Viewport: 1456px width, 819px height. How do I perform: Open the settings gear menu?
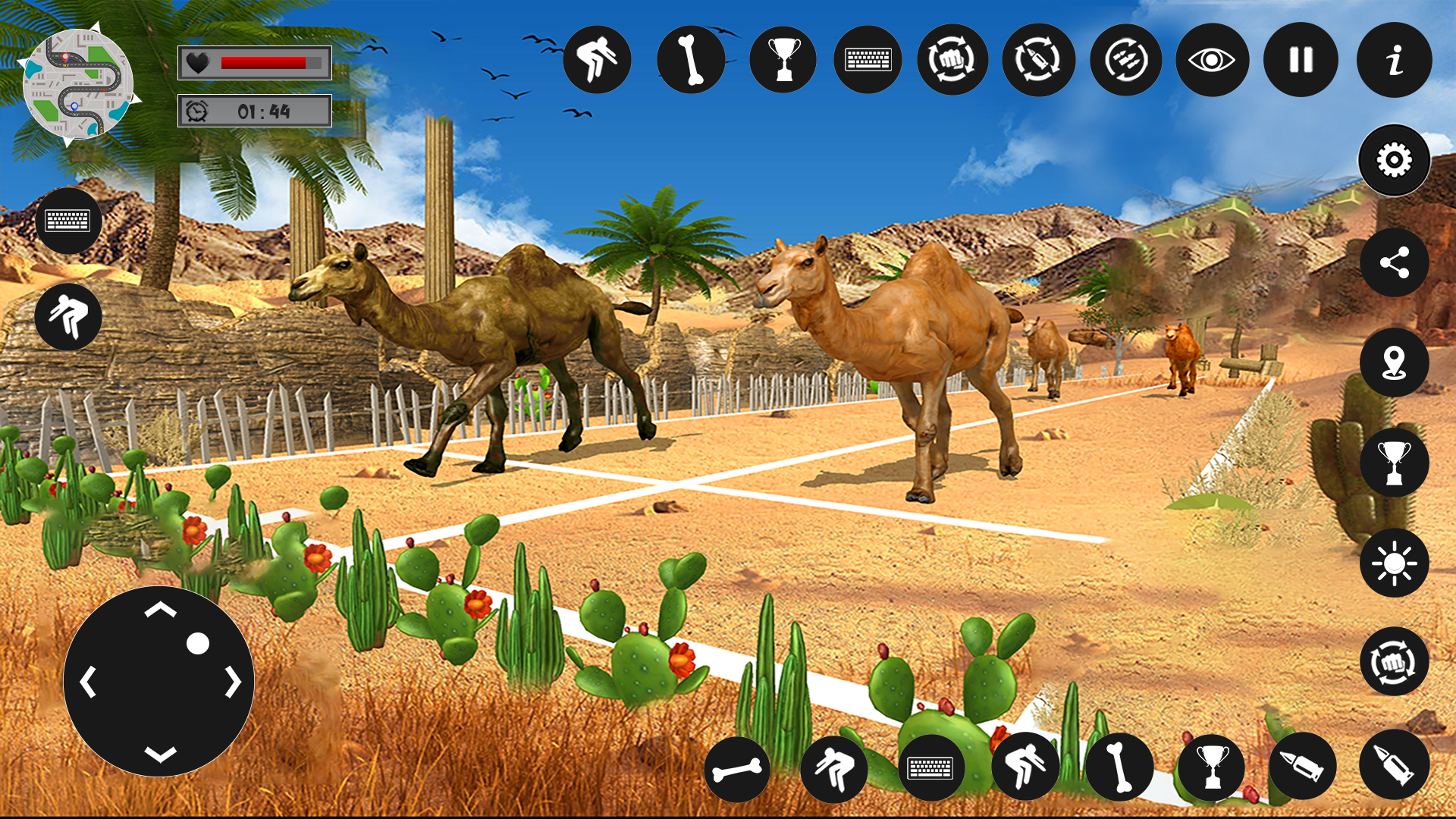1394,161
